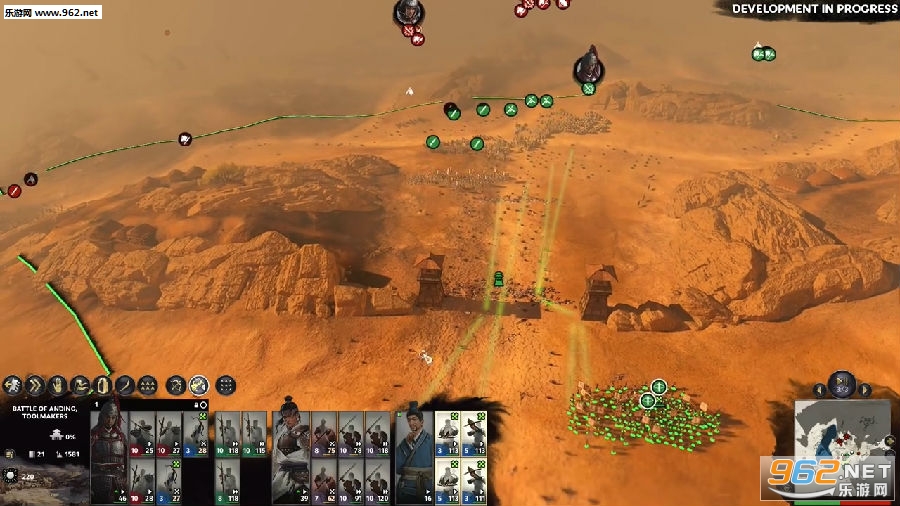Select the highlighted horse-rider ability button
Image resolution: width=900 pixels, height=506 pixels.
(x=199, y=384)
